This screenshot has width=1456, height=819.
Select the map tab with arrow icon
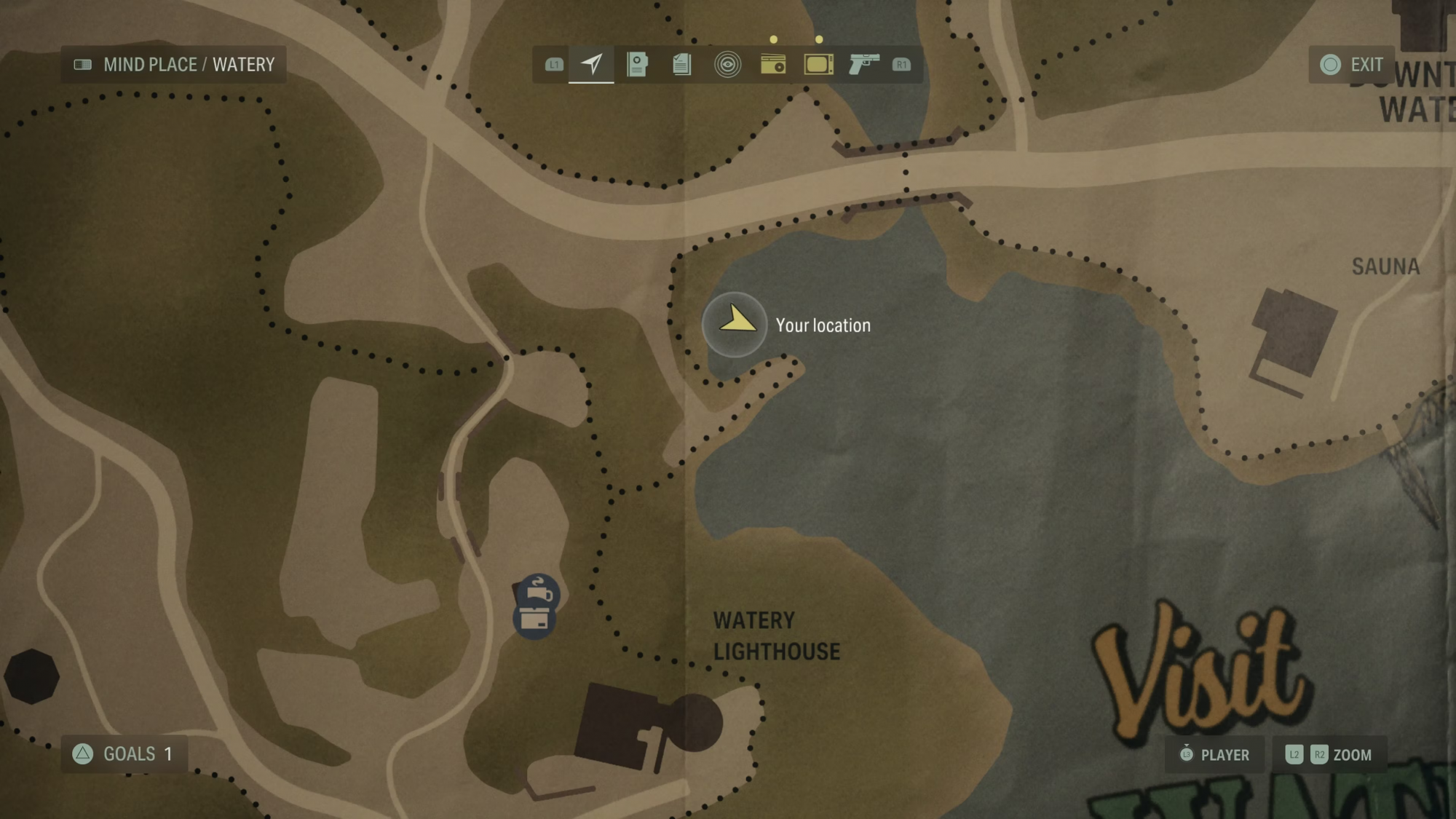pos(591,64)
